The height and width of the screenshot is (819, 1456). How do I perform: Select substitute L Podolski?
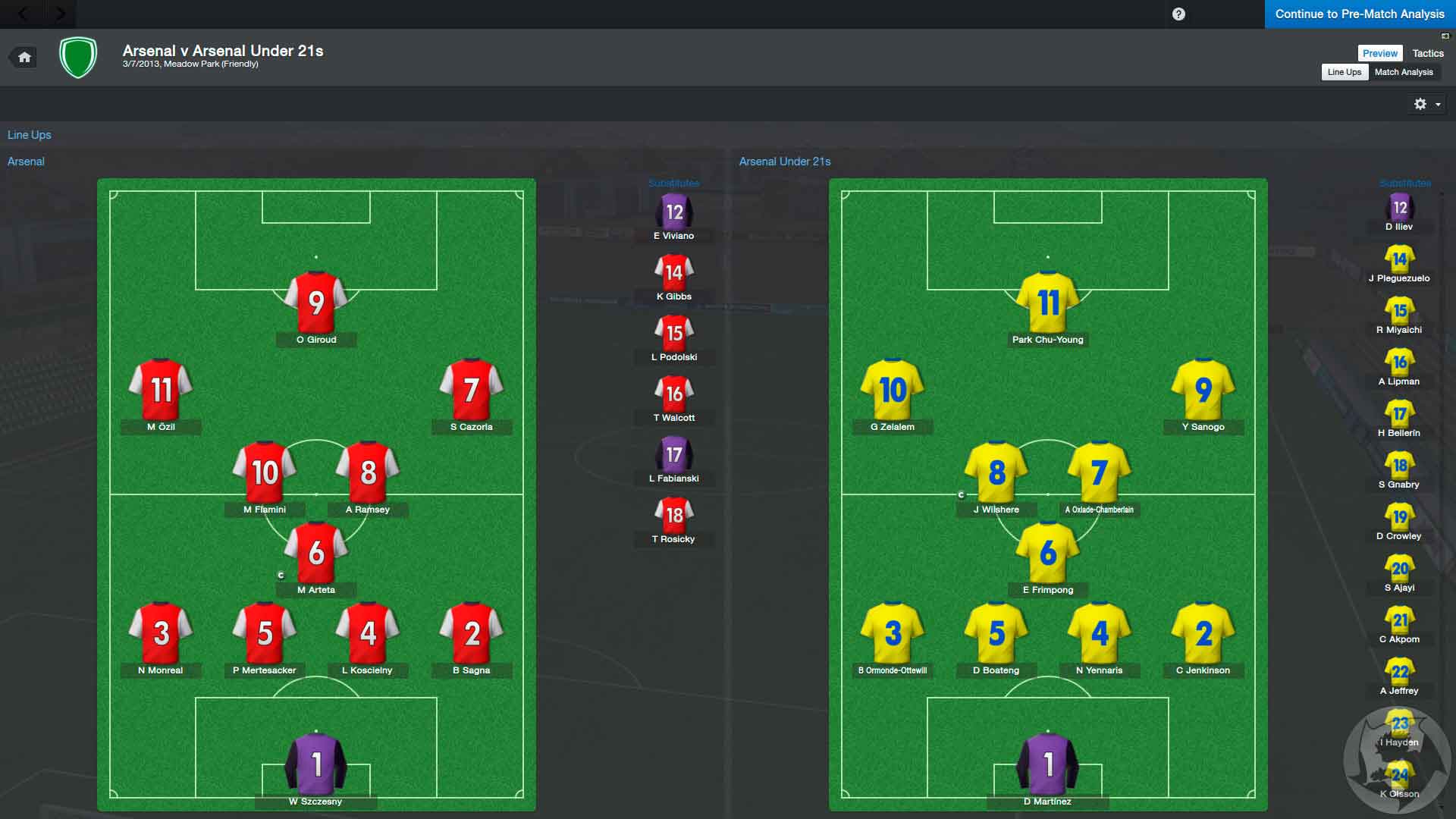(x=674, y=335)
